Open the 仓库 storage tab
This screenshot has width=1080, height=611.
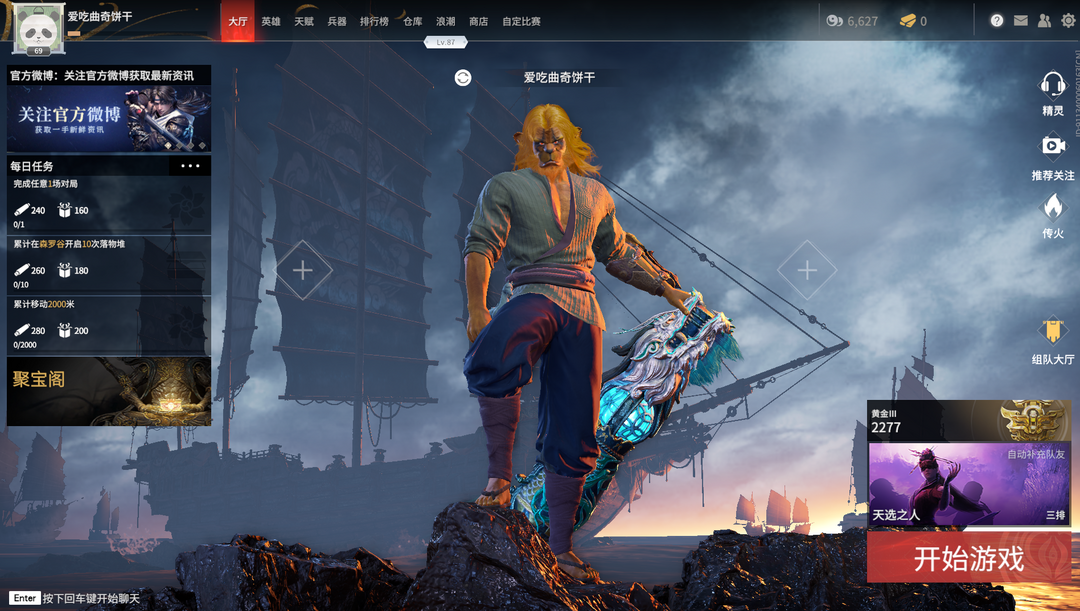[x=412, y=21]
